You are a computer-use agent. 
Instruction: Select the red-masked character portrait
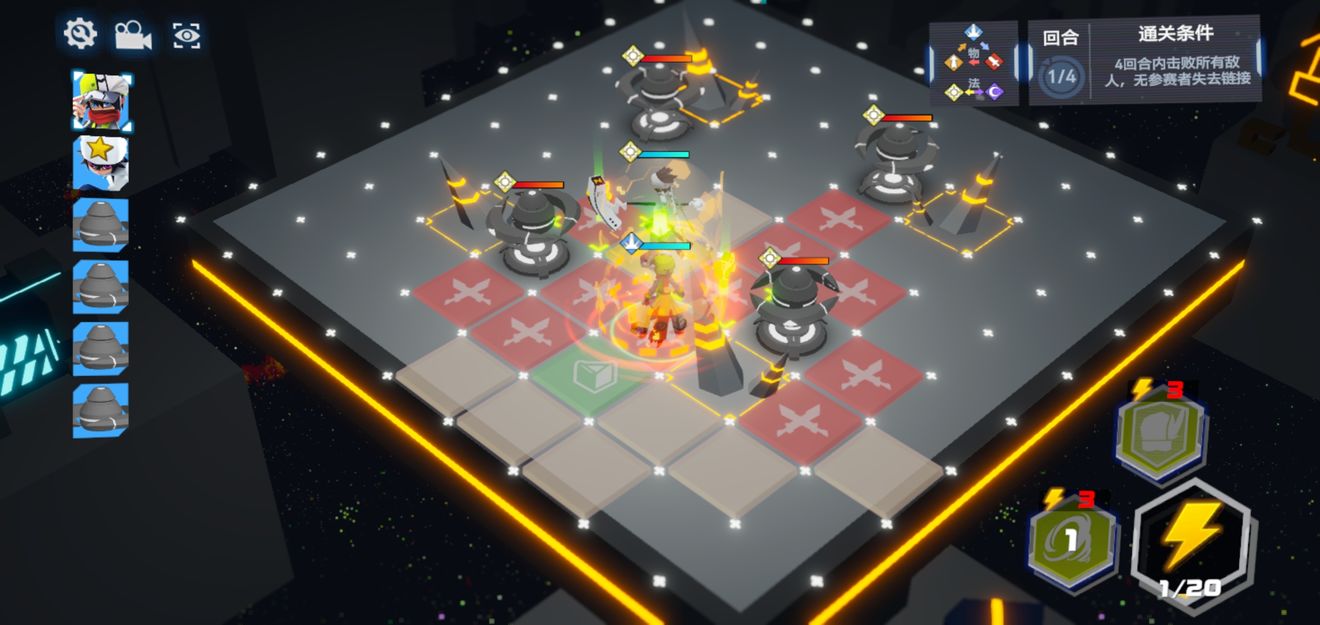pyautogui.click(x=101, y=102)
